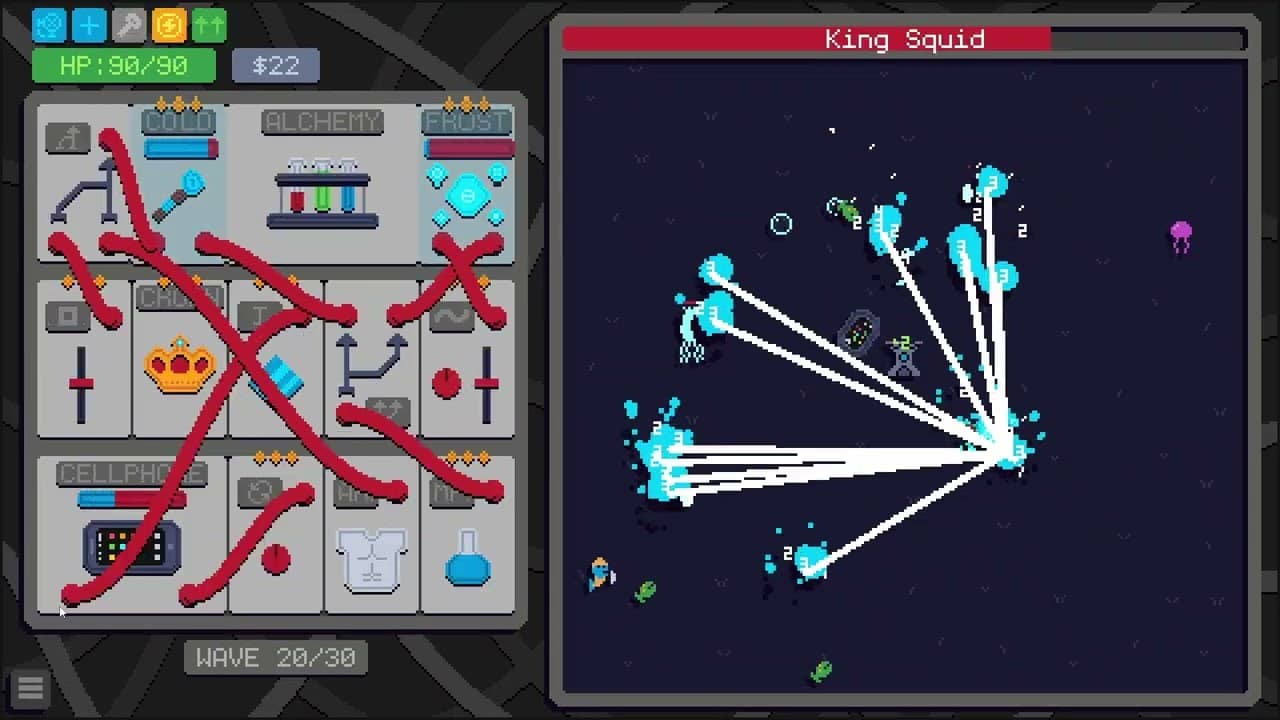1280x720 pixels.
Task: Click the climbing figure card top-left
Action: [83, 180]
